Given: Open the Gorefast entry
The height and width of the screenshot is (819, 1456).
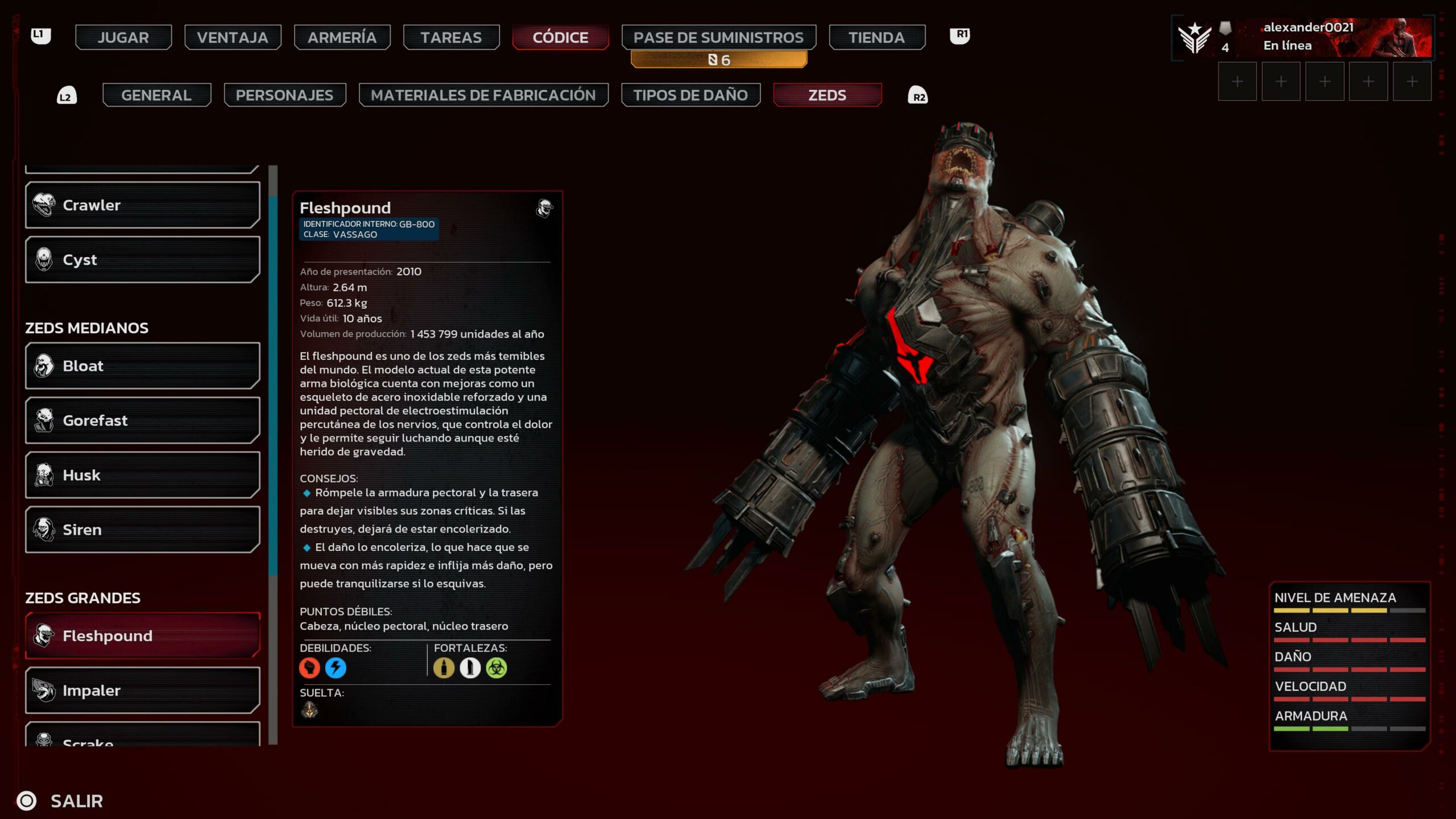Looking at the screenshot, I should [142, 420].
